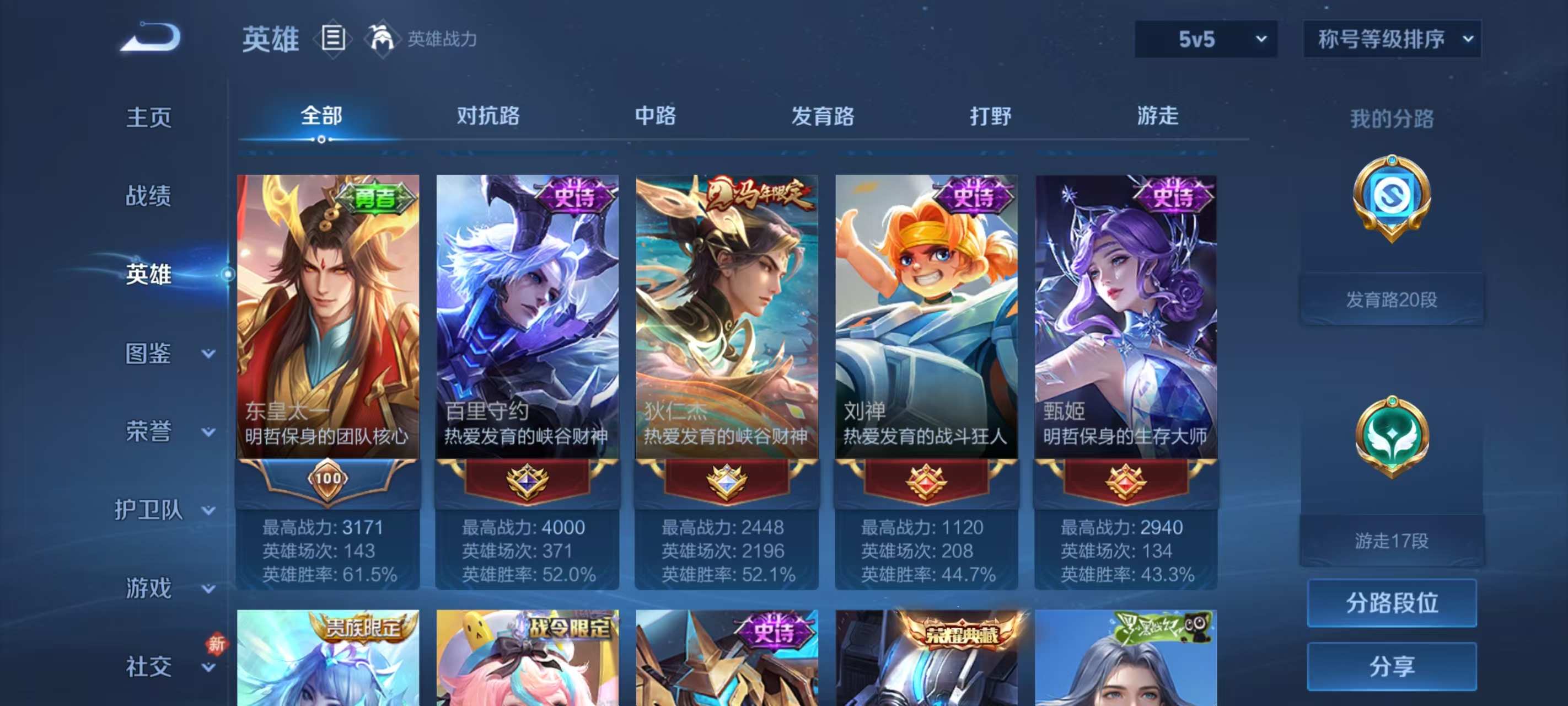Click 东皇太一's level 100 badge
Viewport: 1568px width, 706px height.
coord(327,480)
